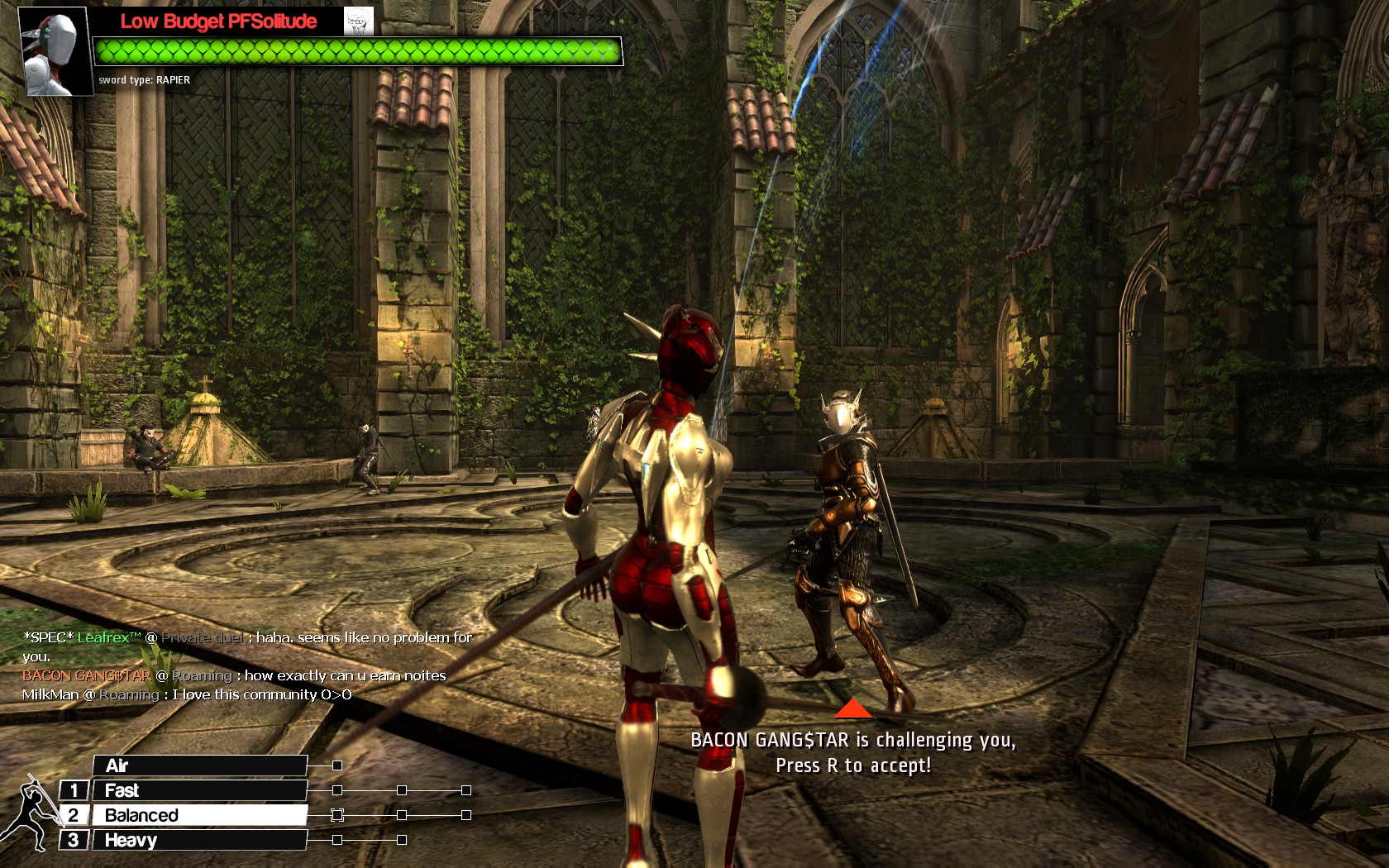This screenshot has height=868, width=1389.
Task: Select the Air stance
Action: coord(199,765)
